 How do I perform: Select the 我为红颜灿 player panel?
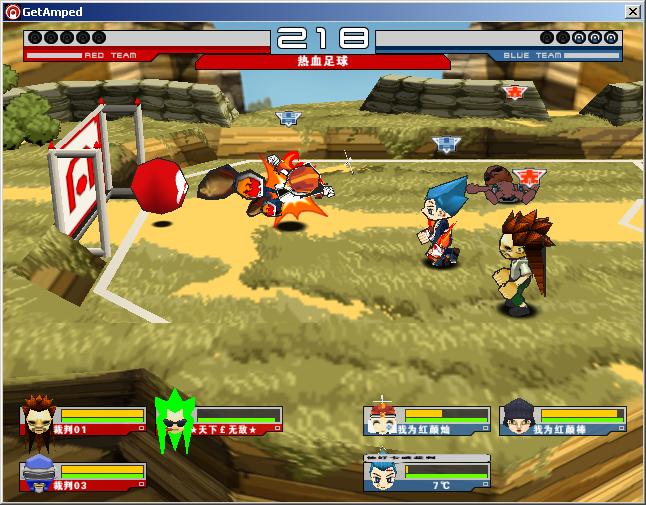(427, 421)
